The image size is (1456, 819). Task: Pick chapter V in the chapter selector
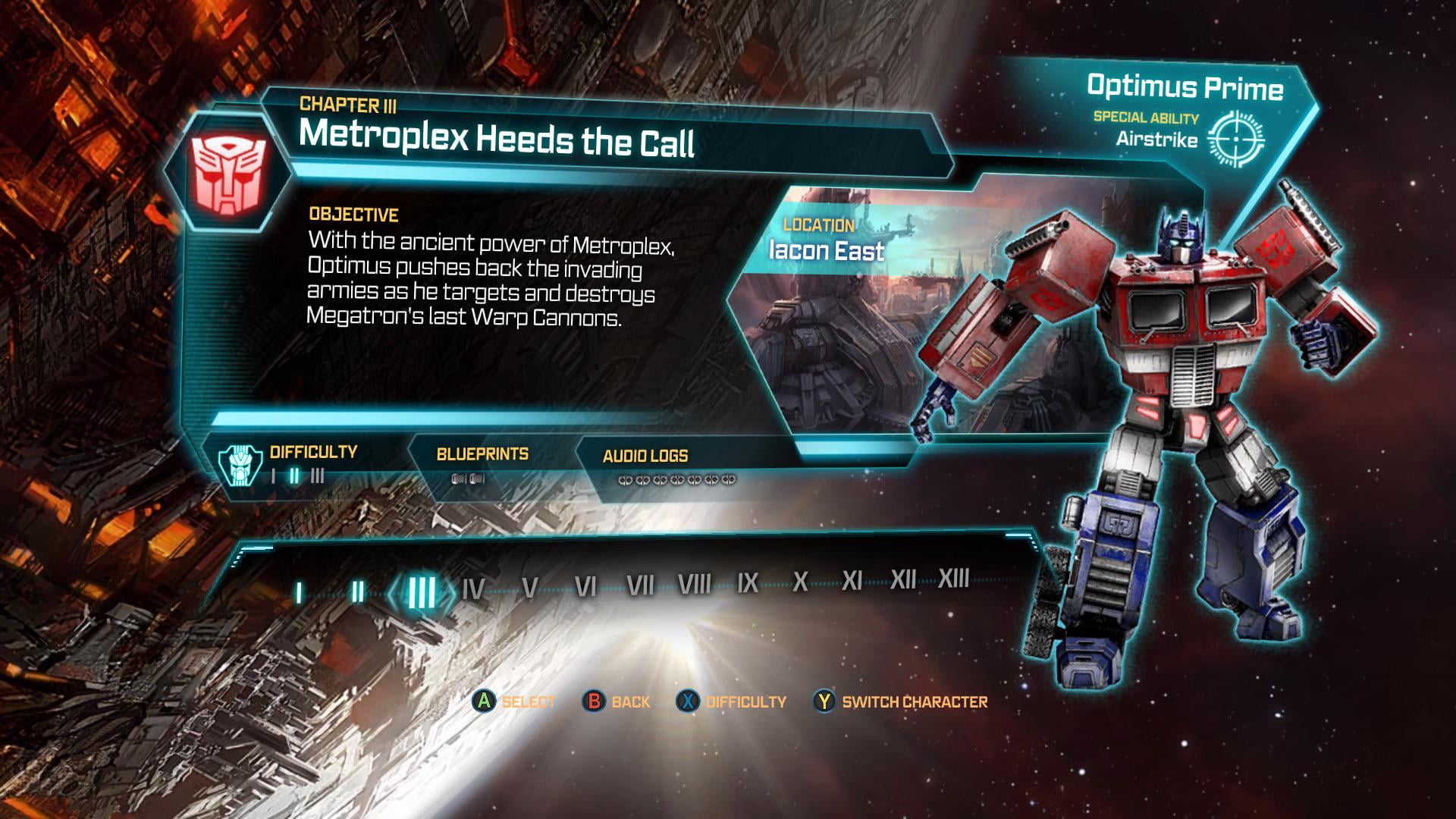[x=530, y=588]
